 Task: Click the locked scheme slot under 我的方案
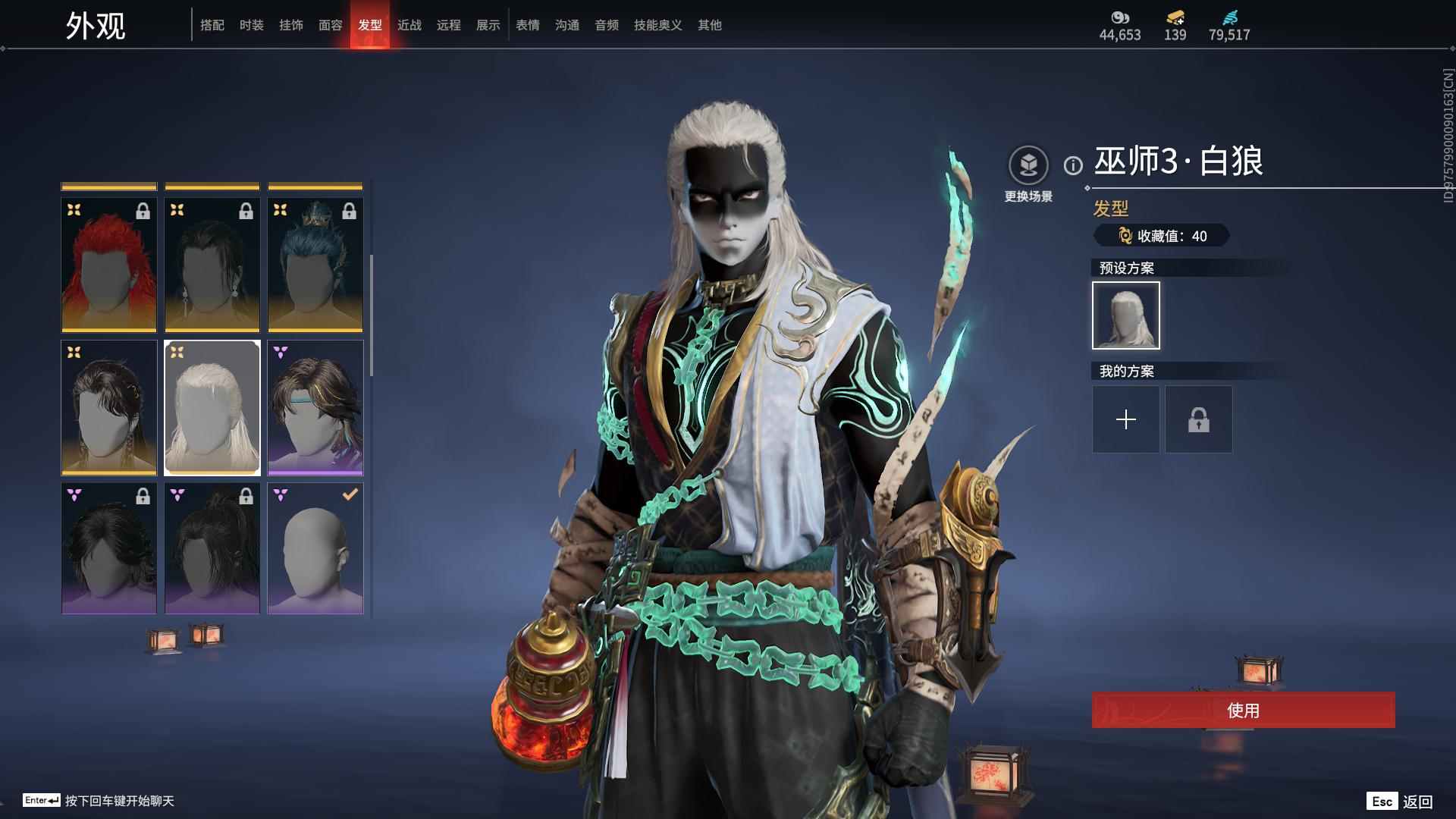coord(1199,419)
